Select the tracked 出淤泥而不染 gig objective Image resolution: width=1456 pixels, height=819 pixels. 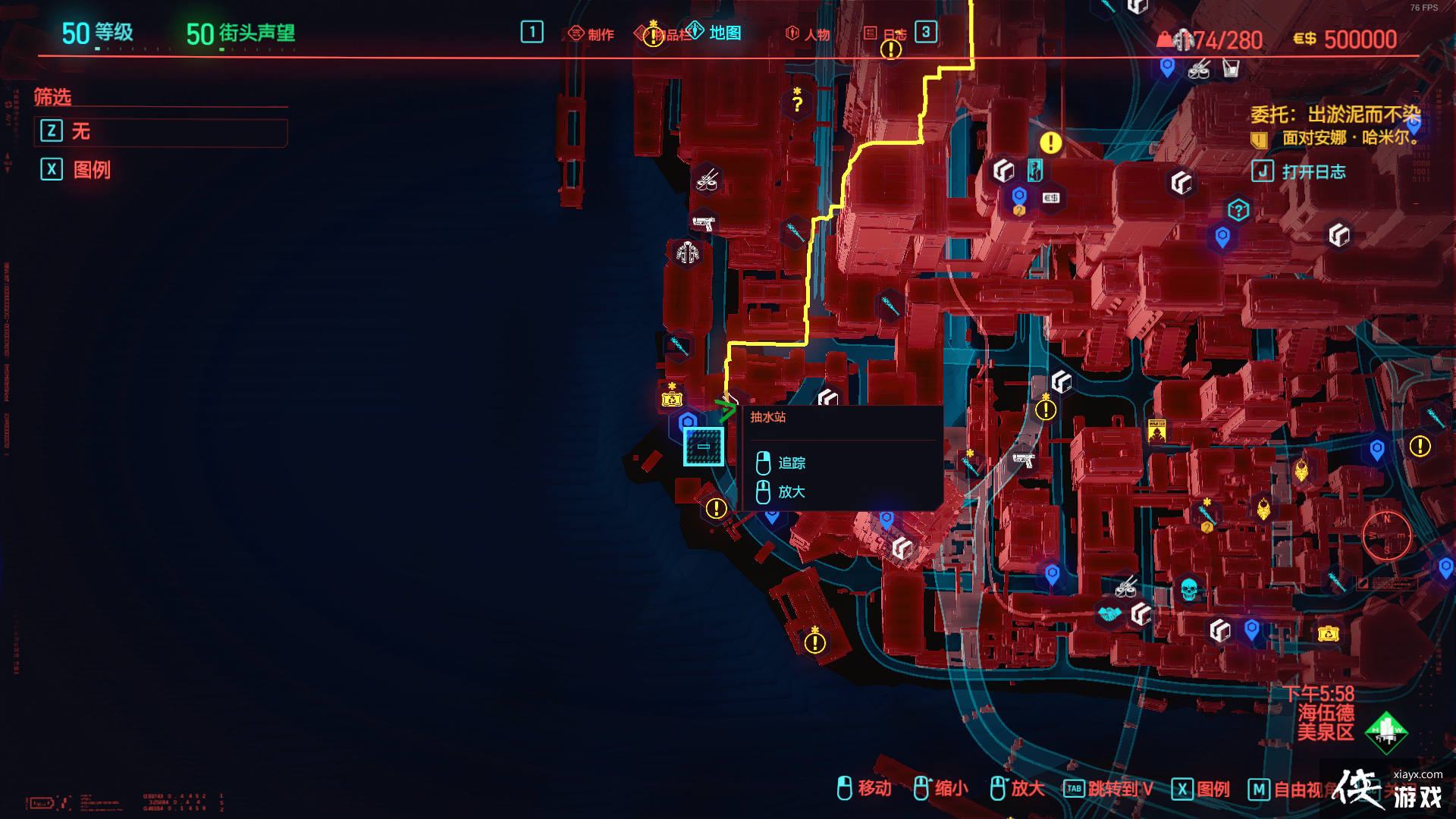(x=1335, y=115)
